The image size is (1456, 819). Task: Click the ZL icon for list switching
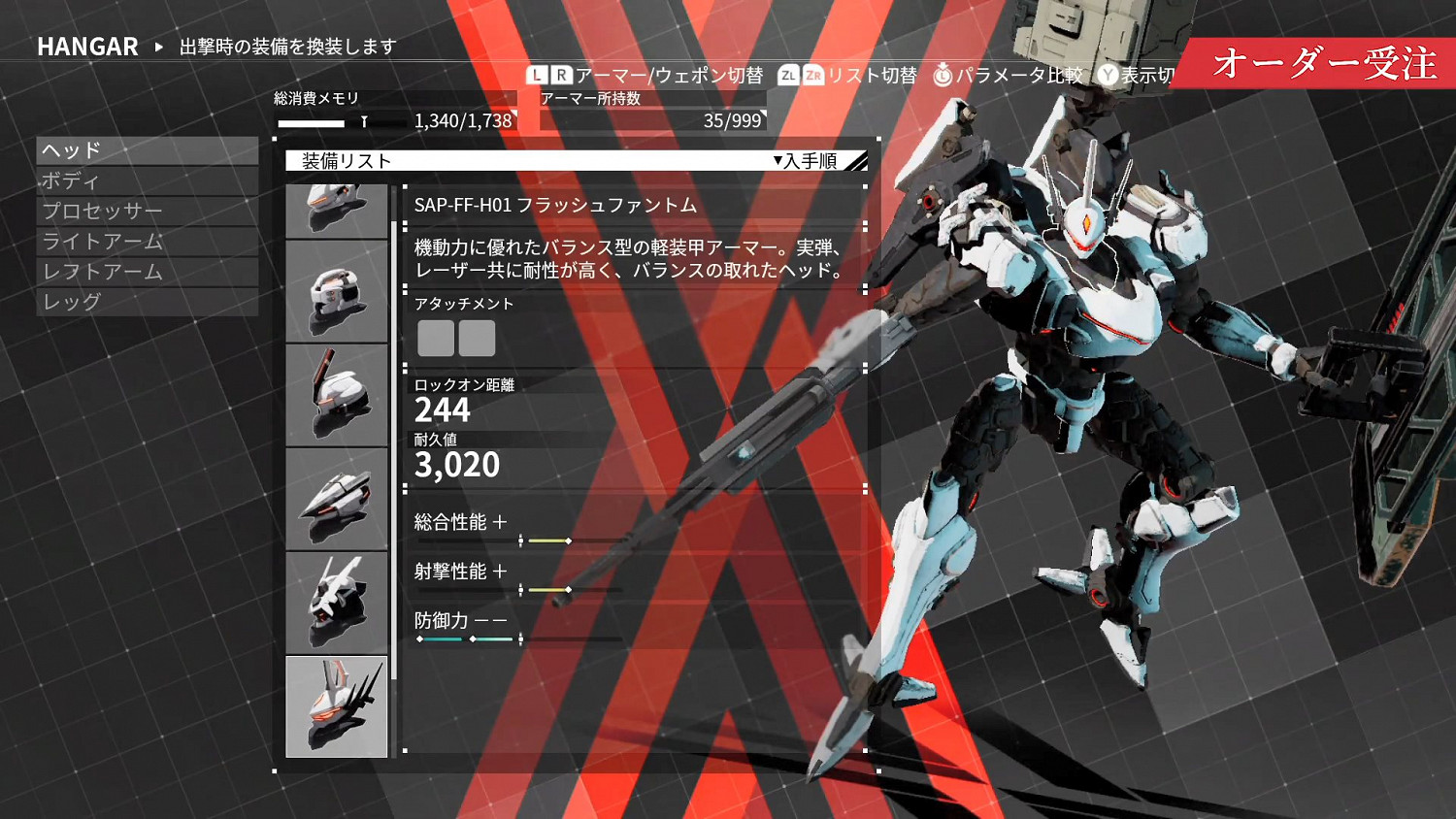pos(788,76)
